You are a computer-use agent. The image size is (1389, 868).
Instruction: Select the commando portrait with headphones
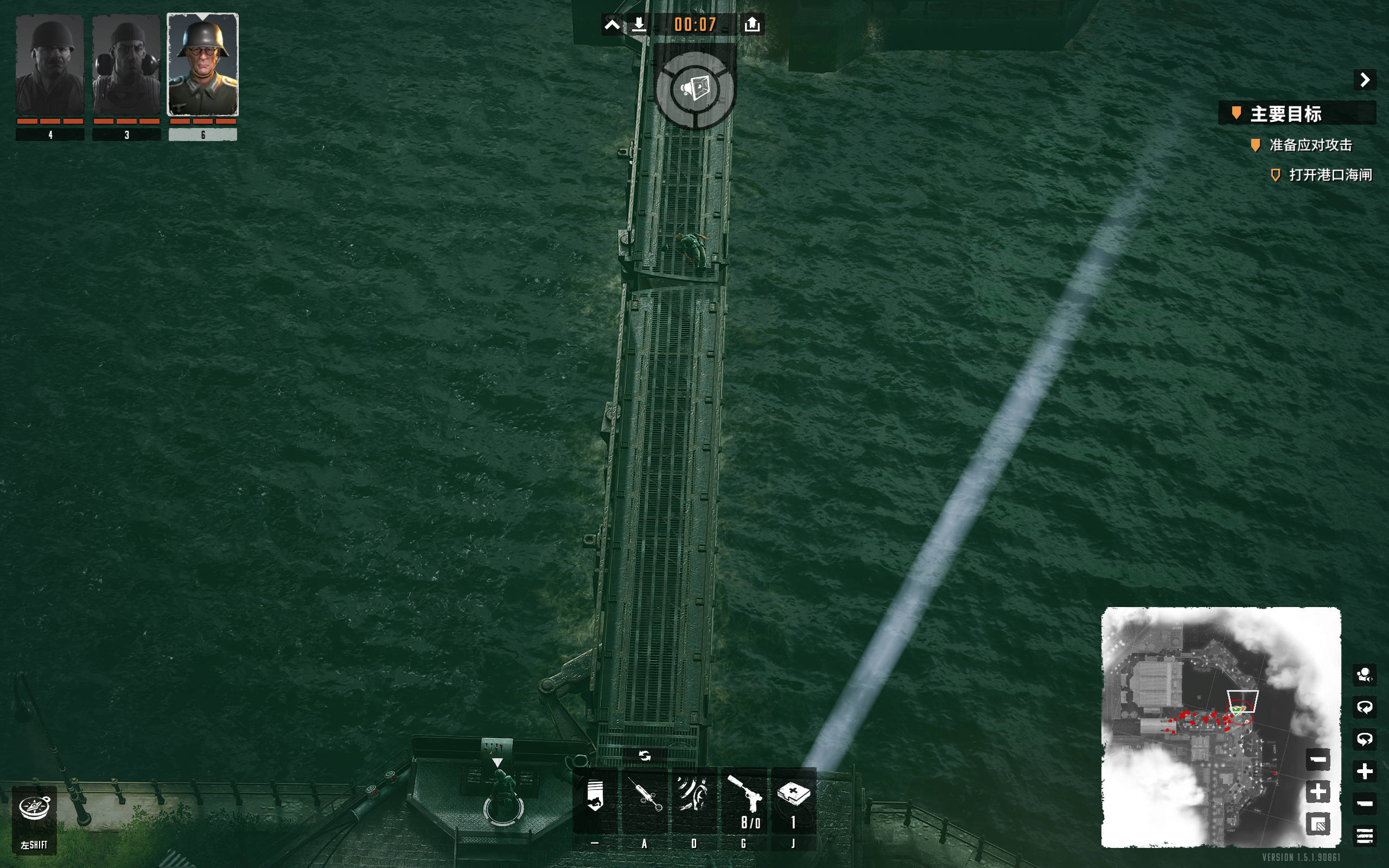[126, 65]
